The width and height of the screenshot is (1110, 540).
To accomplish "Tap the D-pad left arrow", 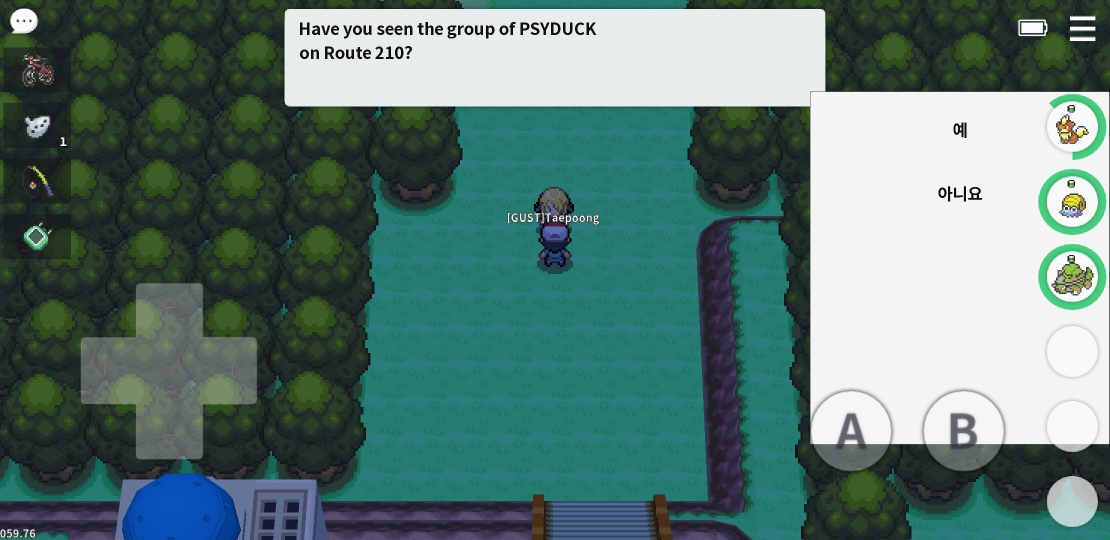I will click(109, 371).
